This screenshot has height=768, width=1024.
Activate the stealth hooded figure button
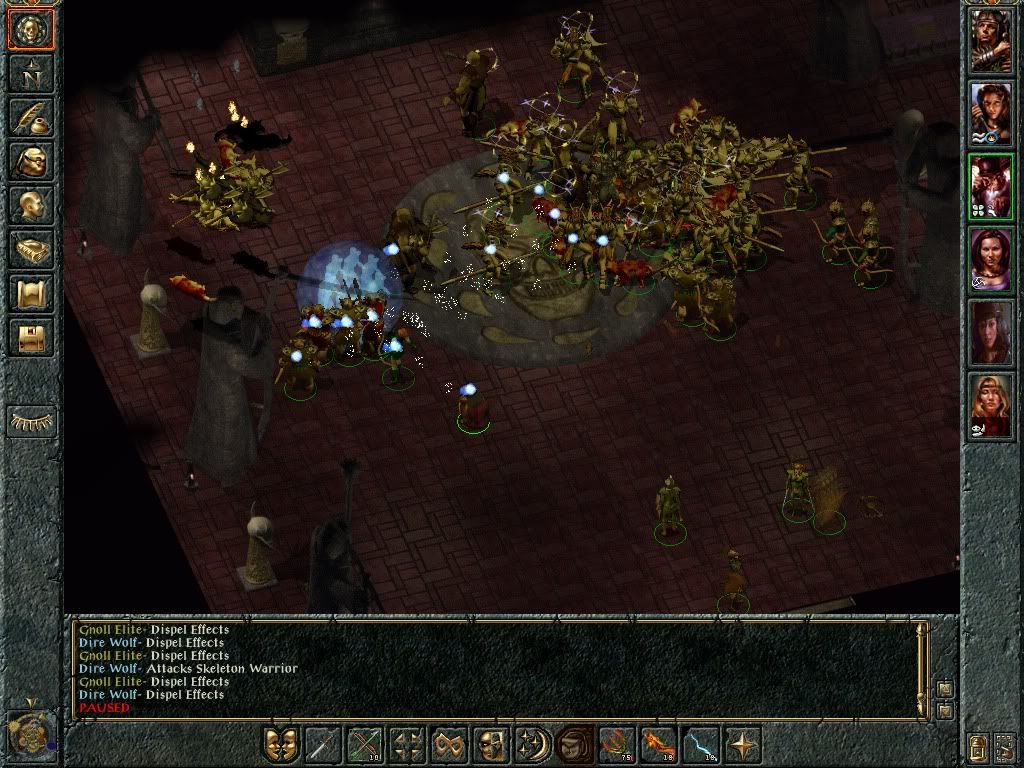point(573,745)
